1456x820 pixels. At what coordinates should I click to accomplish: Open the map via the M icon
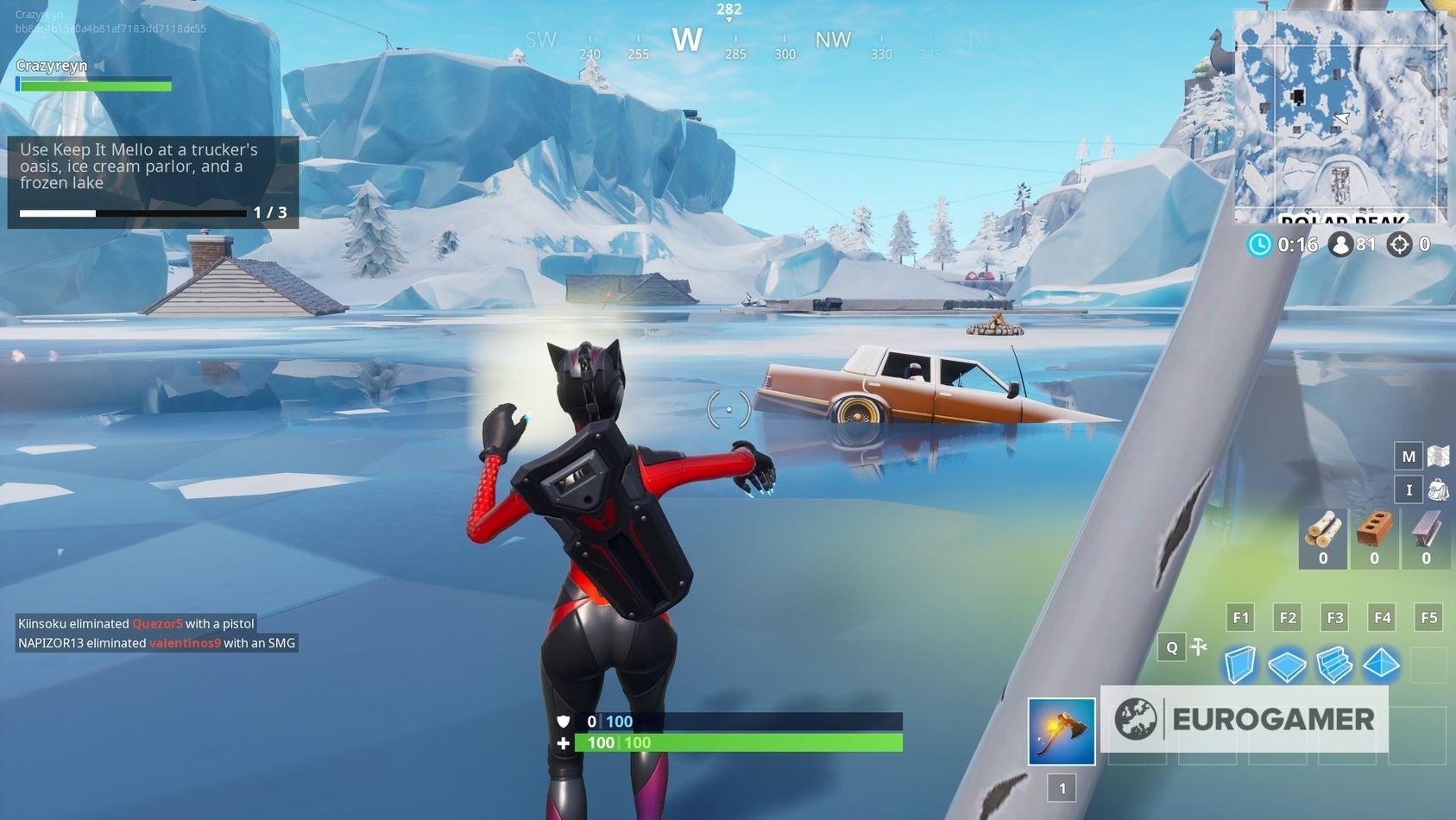[1409, 455]
